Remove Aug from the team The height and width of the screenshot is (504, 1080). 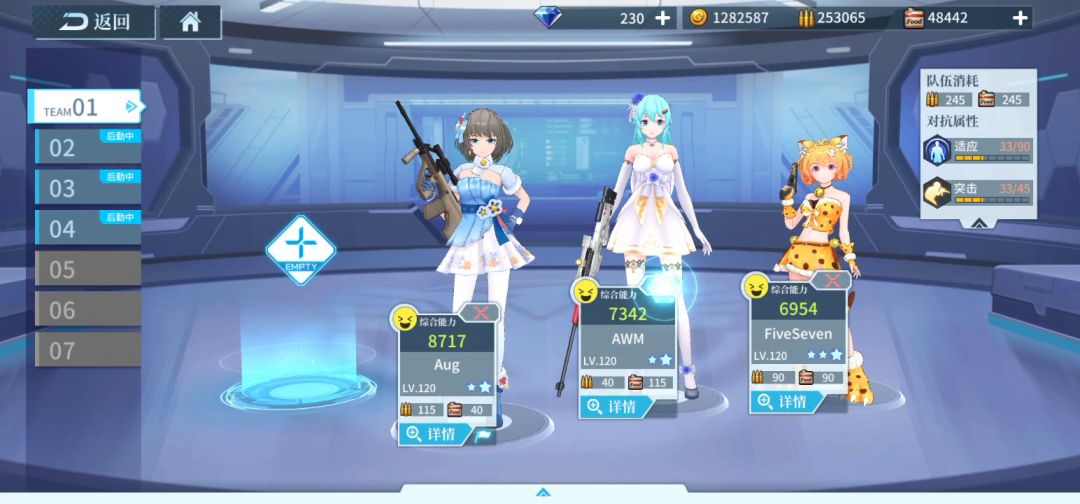click(482, 313)
